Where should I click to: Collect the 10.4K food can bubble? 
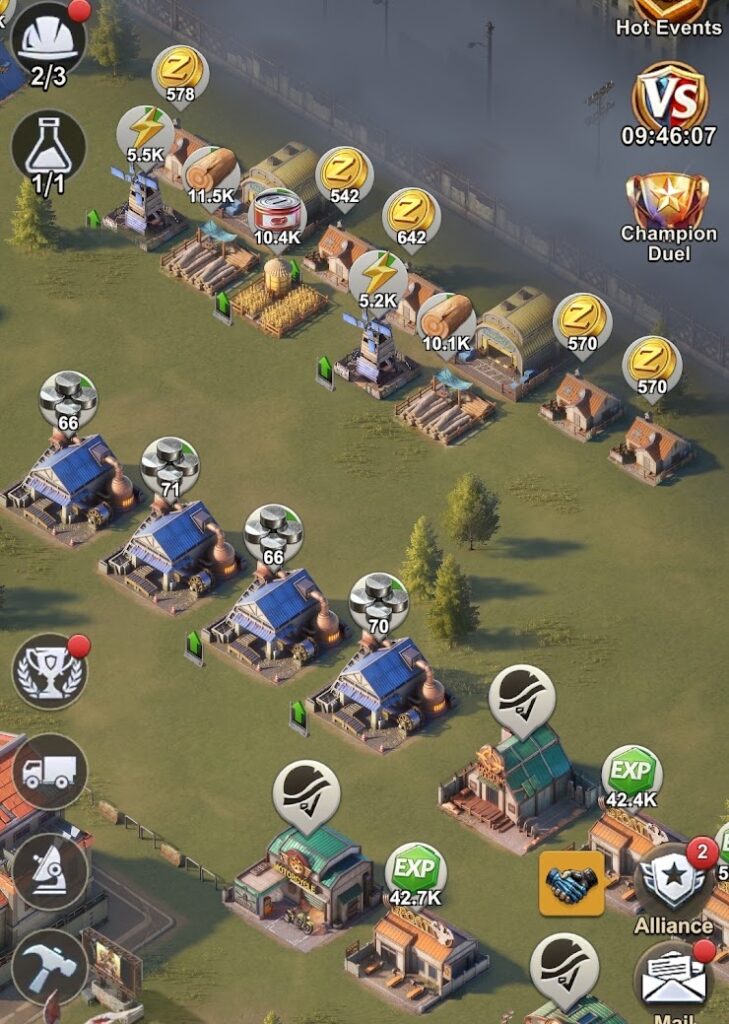tap(277, 214)
